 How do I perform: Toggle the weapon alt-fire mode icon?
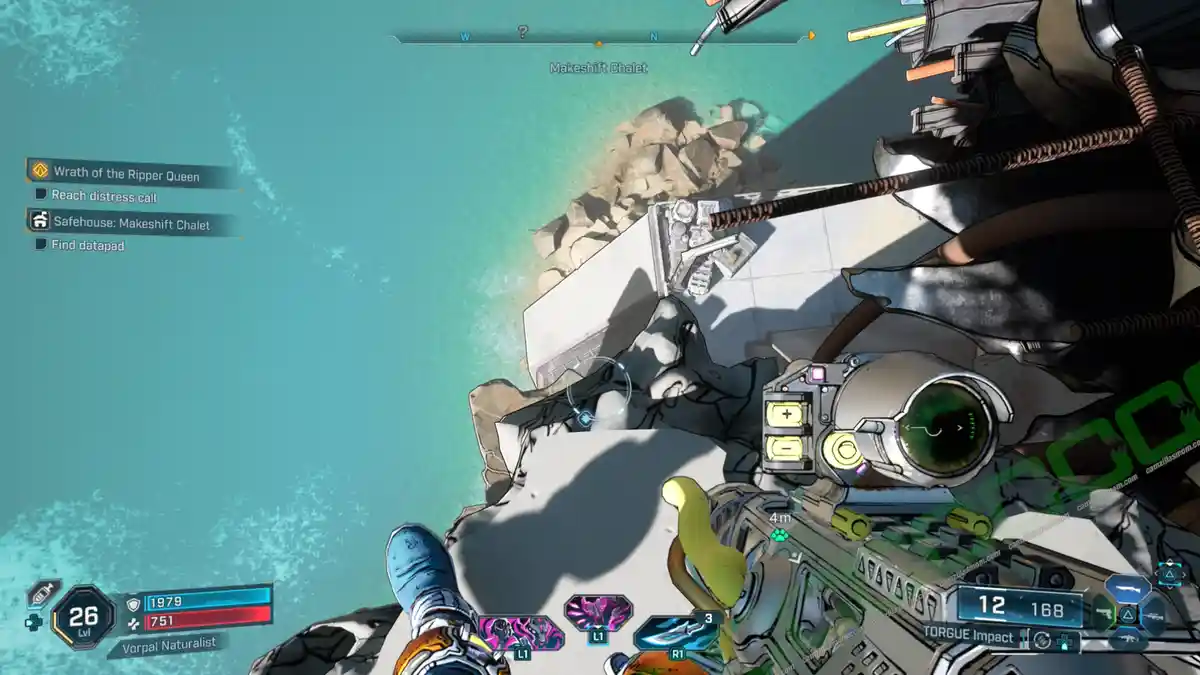point(1043,639)
